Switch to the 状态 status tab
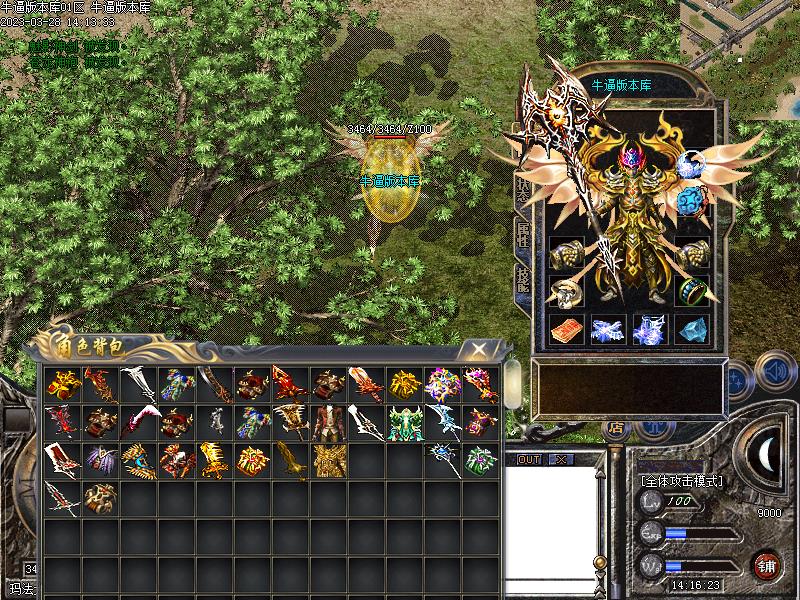This screenshot has height=600, width=800. (x=521, y=190)
